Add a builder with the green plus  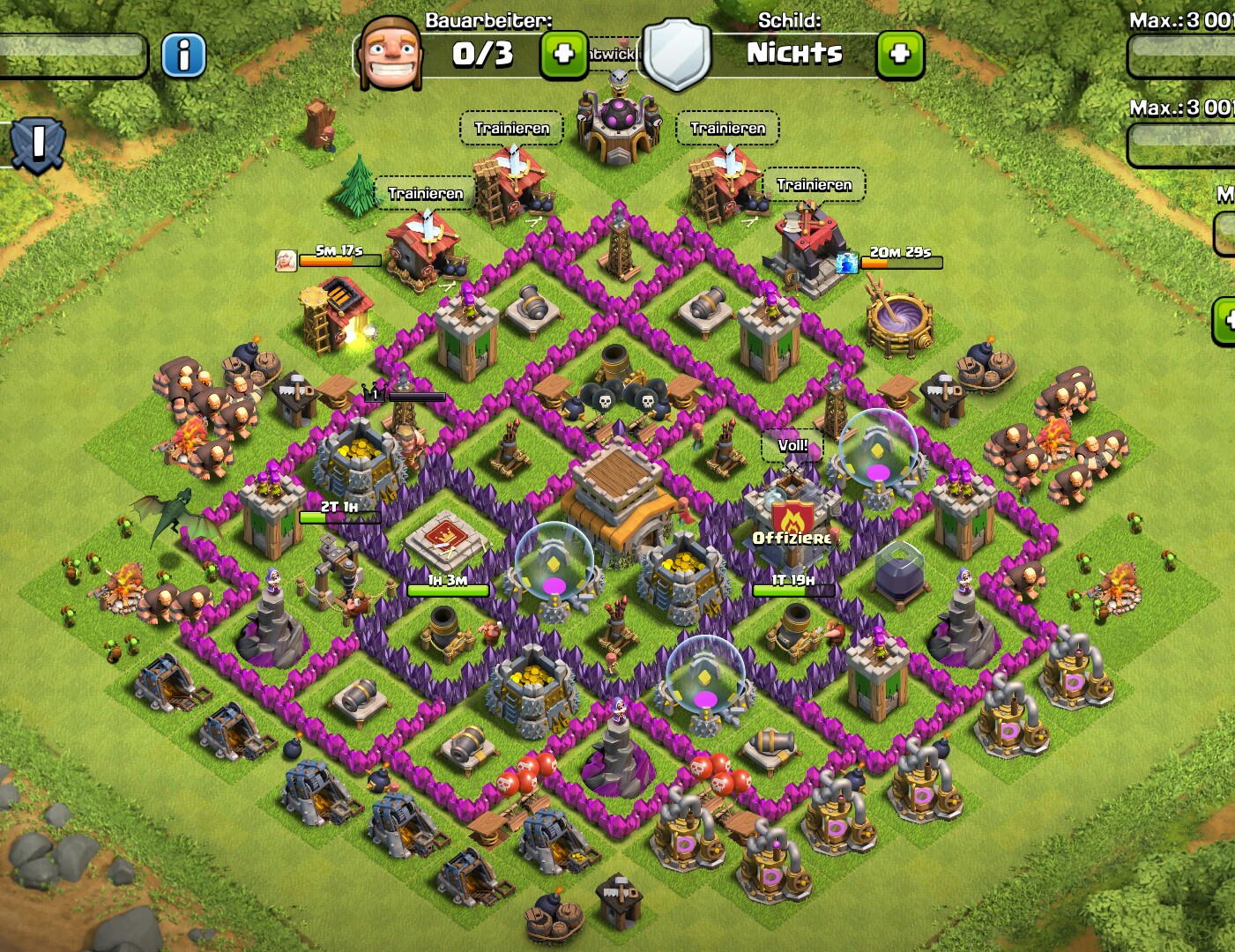[x=563, y=55]
